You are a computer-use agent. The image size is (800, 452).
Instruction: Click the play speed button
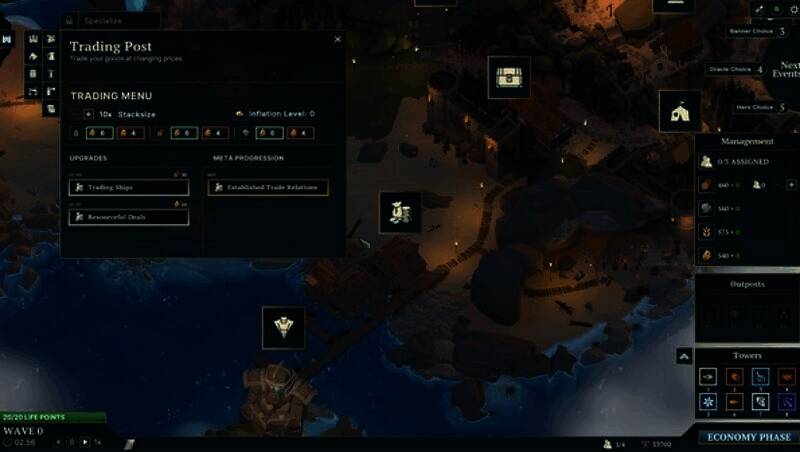pos(85,441)
